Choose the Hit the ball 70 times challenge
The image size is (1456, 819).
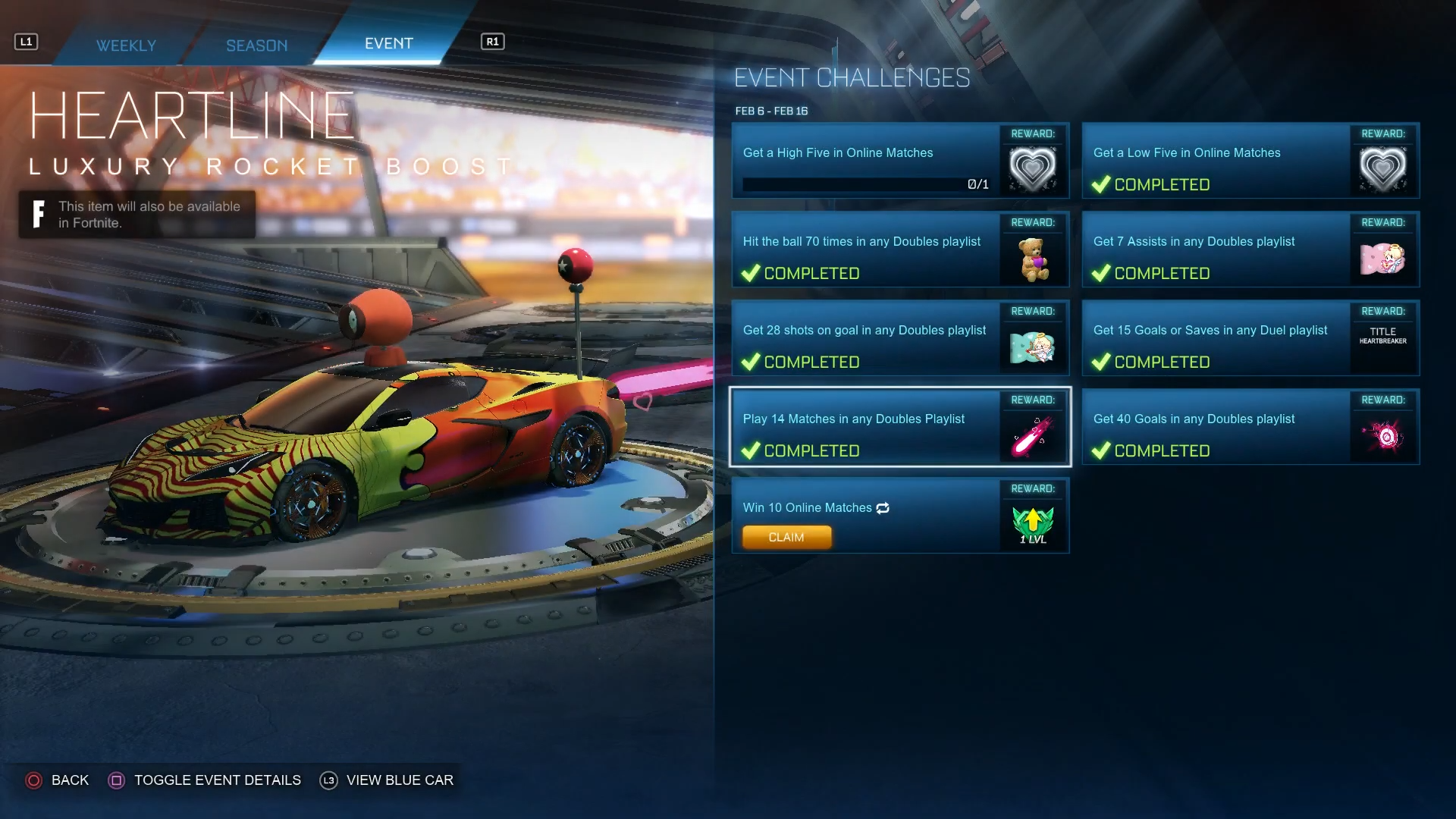(x=864, y=249)
